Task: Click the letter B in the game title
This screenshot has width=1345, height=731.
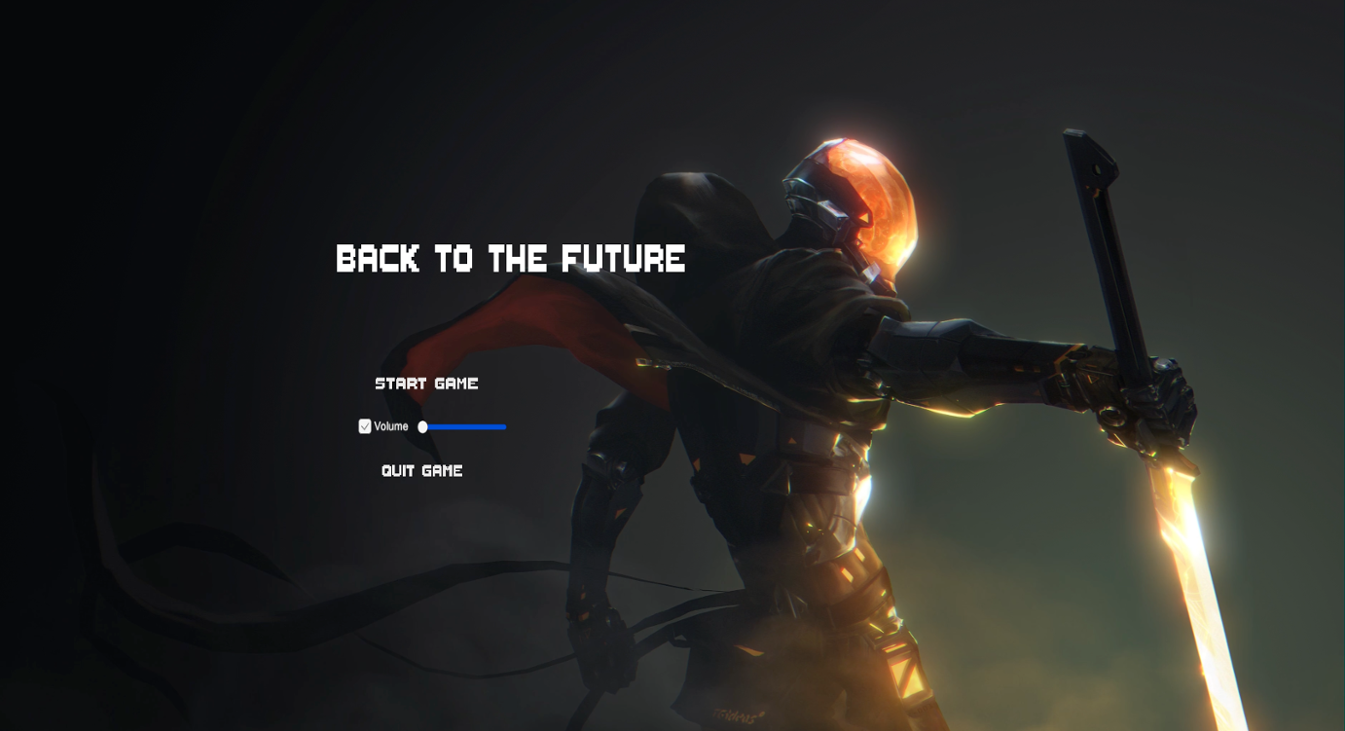Action: tap(345, 260)
